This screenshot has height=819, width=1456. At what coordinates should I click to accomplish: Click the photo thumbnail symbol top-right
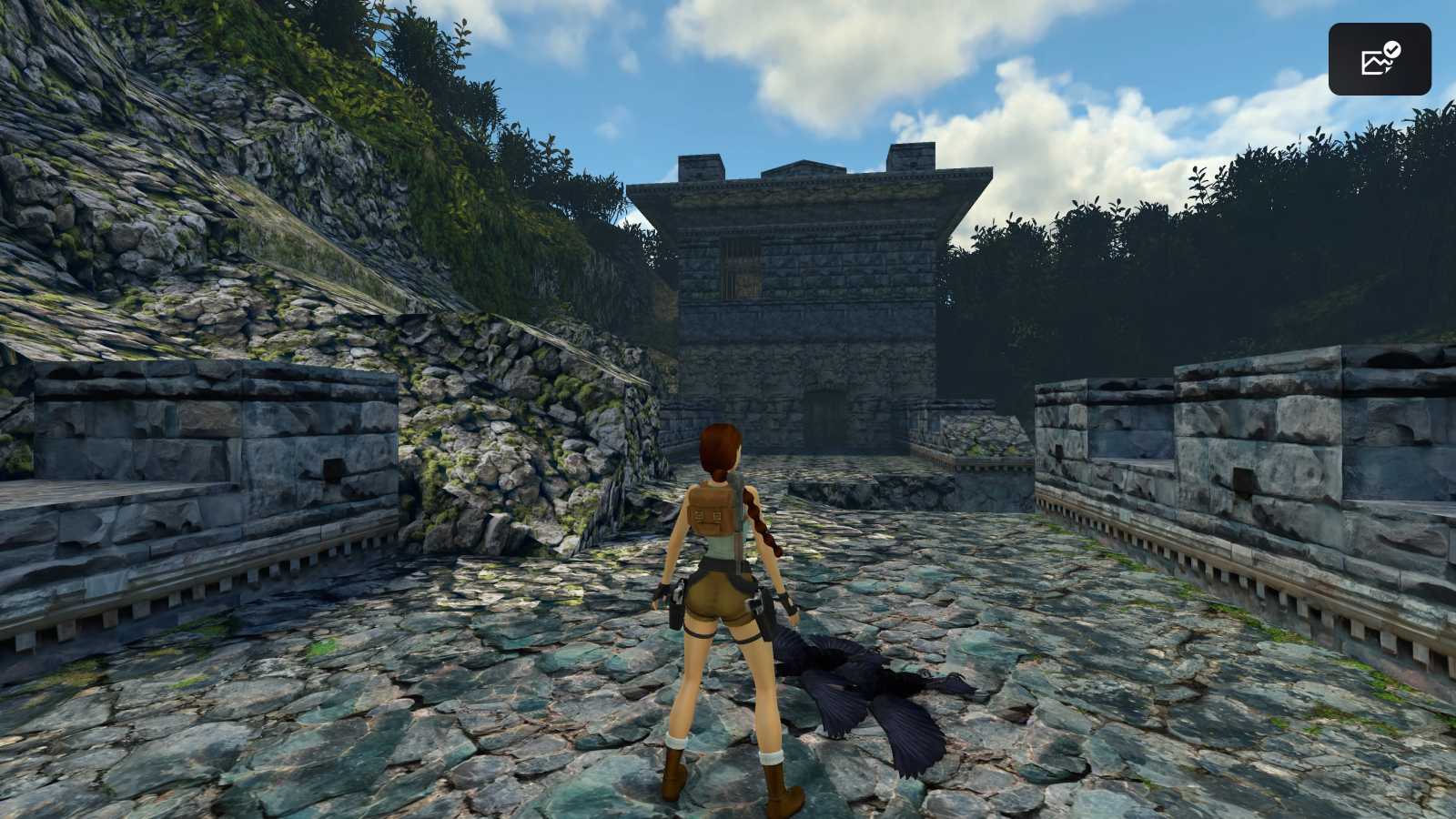(1372, 62)
